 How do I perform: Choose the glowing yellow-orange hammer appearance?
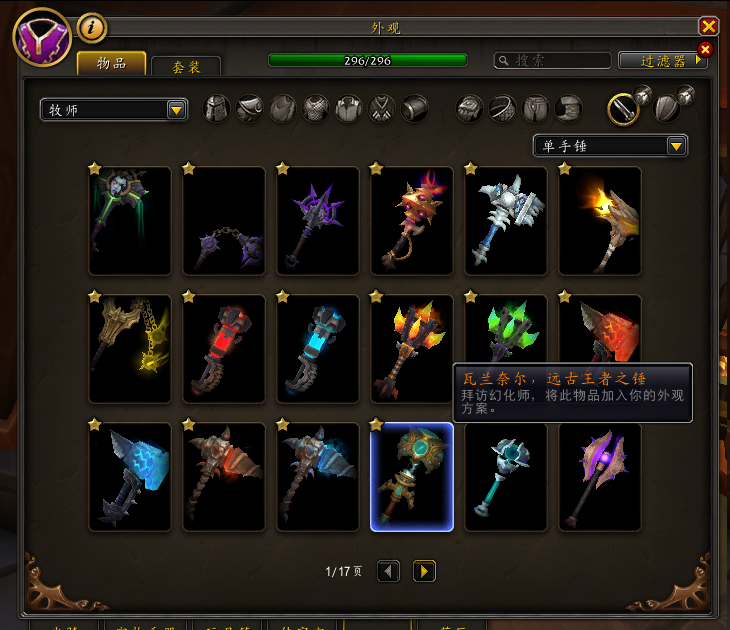click(x=600, y=221)
